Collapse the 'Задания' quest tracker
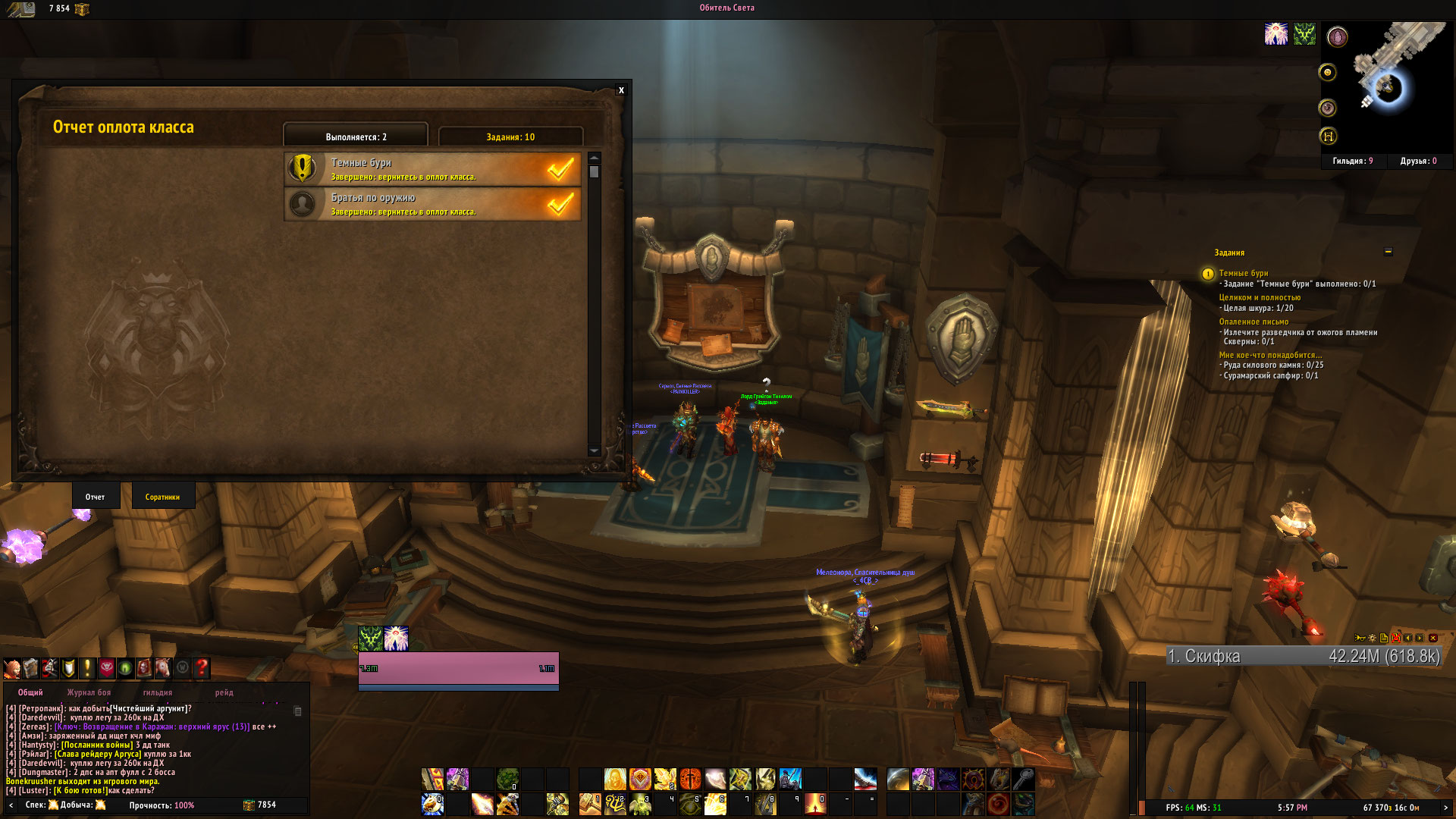 tap(1388, 252)
